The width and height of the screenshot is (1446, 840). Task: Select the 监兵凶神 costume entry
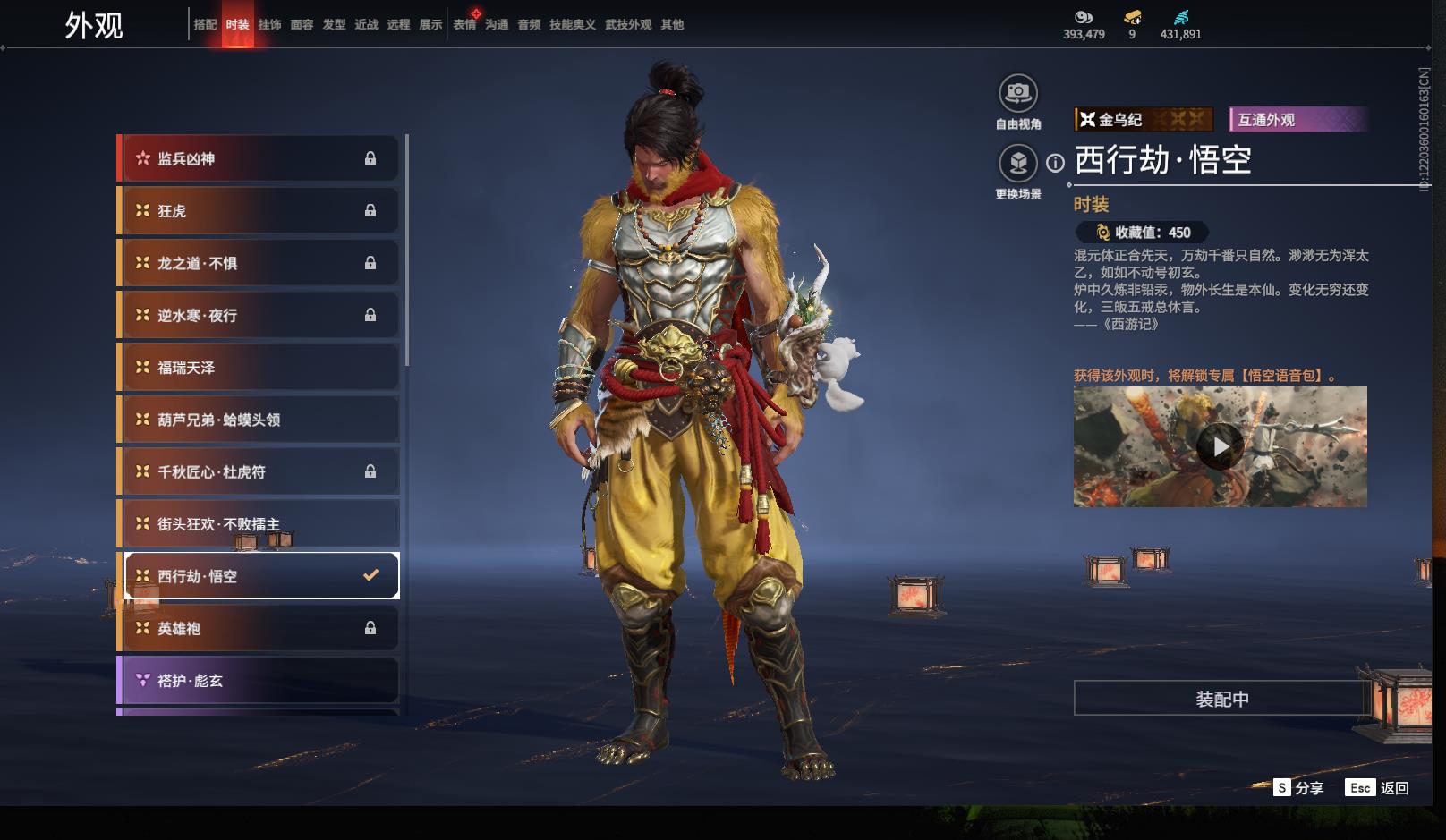coord(258,159)
